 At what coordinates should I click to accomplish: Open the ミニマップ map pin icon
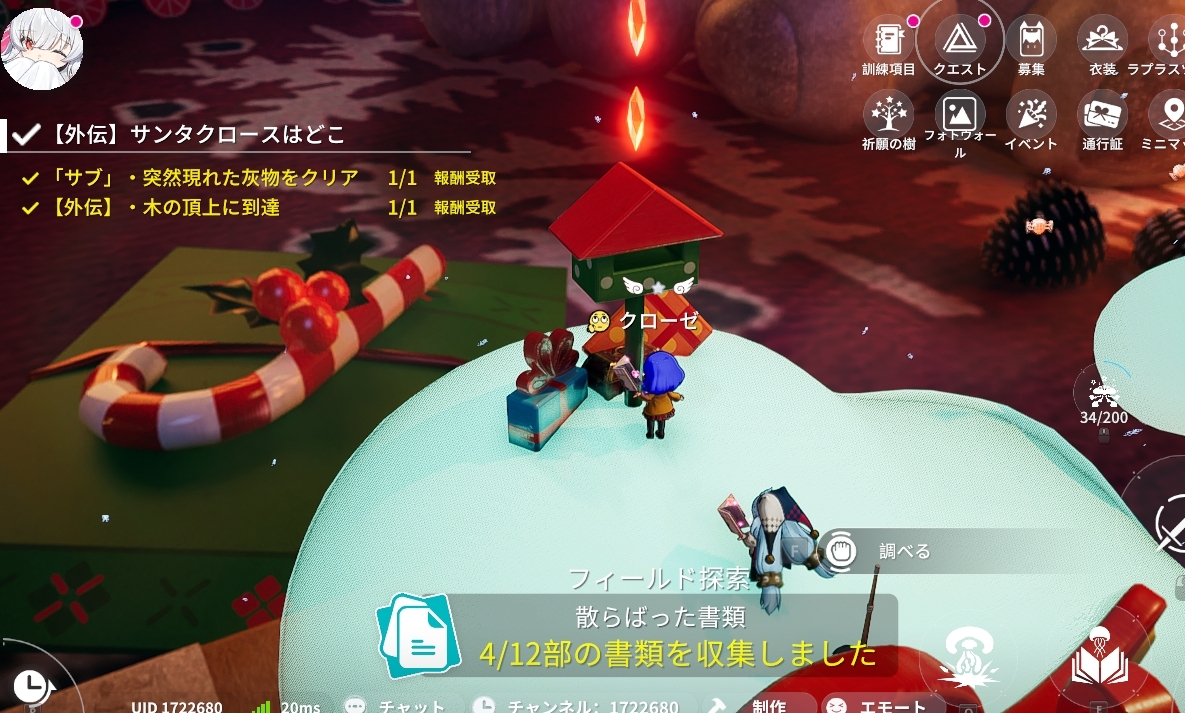(x=1168, y=114)
